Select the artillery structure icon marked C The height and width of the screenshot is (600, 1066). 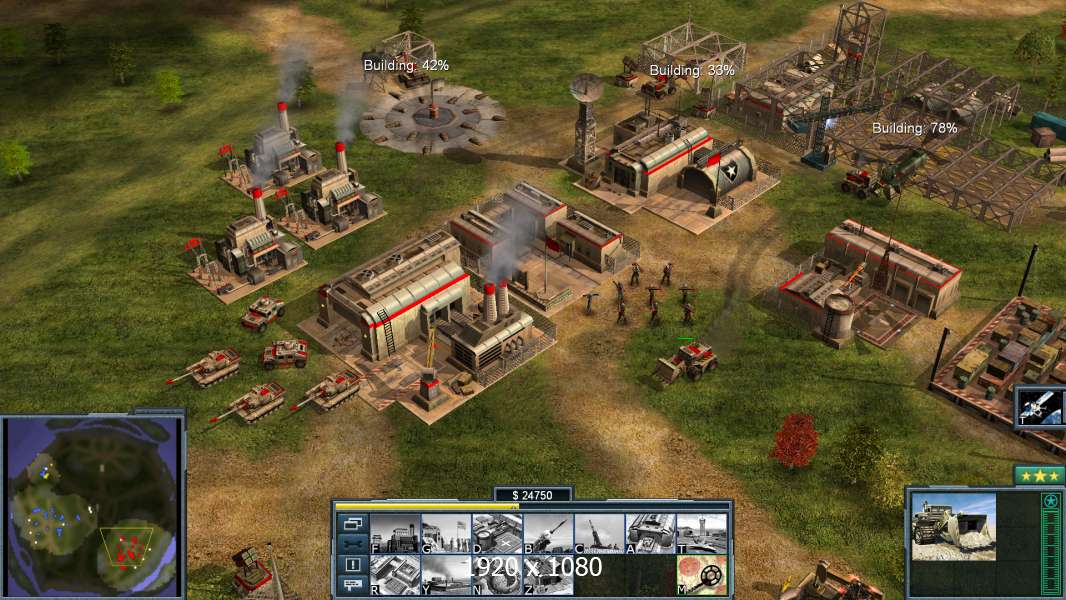coord(599,533)
